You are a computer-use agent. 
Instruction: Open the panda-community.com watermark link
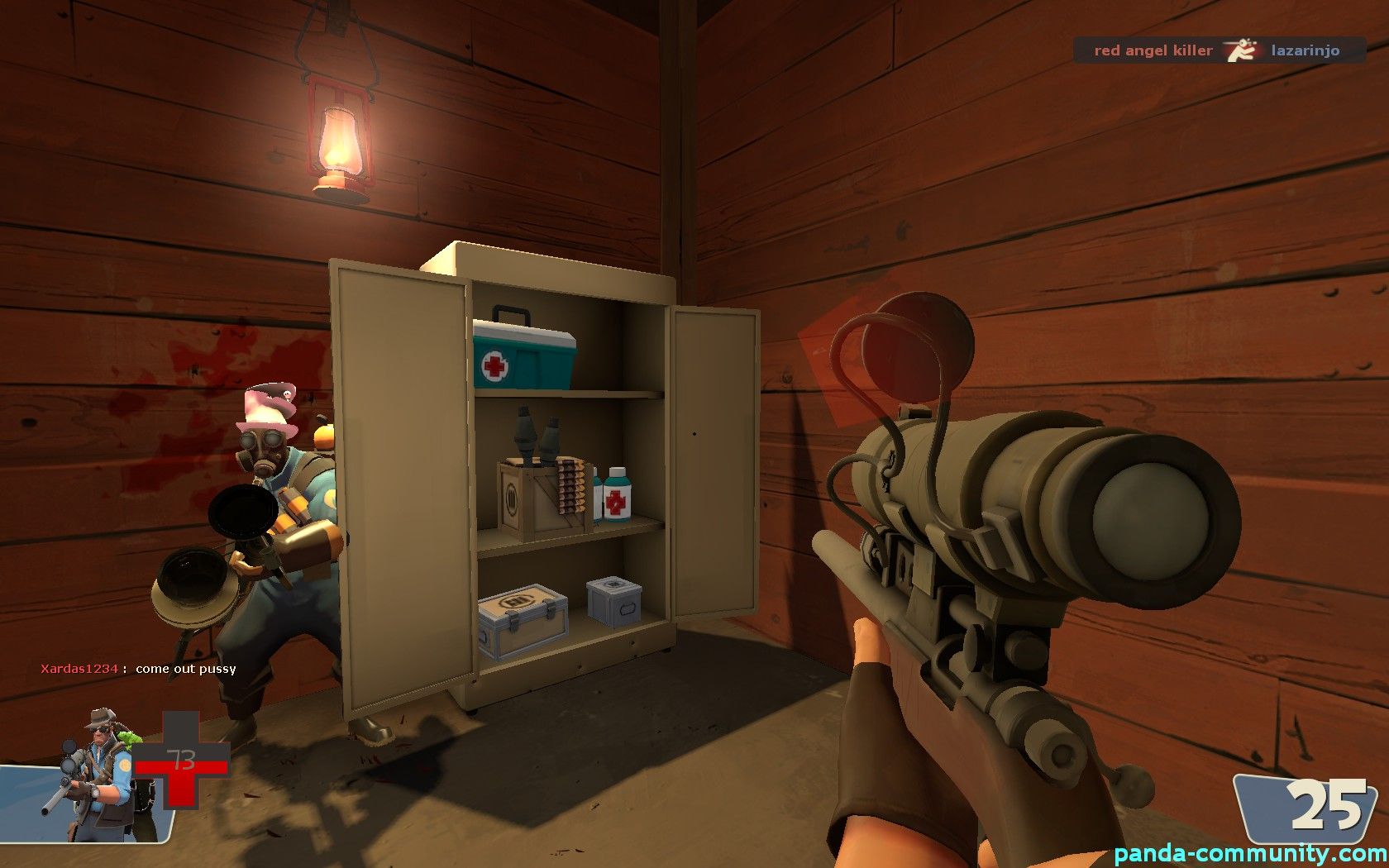tap(1250, 853)
